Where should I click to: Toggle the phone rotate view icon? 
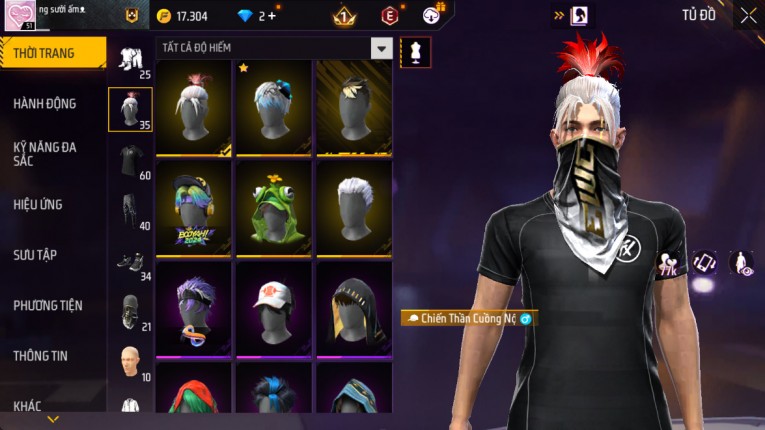705,262
